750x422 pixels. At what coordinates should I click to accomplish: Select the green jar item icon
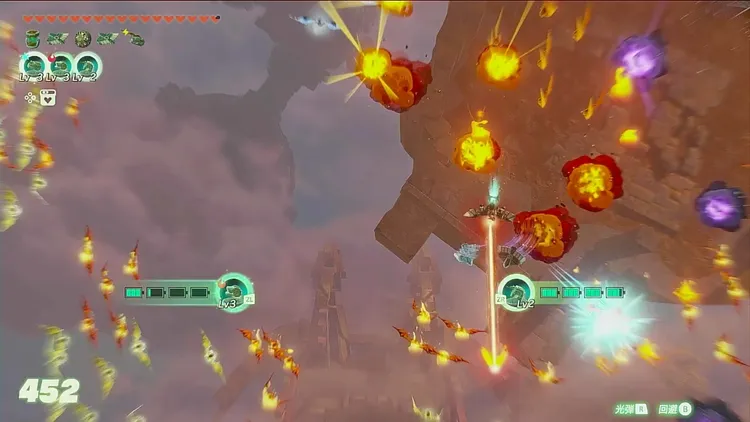(33, 38)
